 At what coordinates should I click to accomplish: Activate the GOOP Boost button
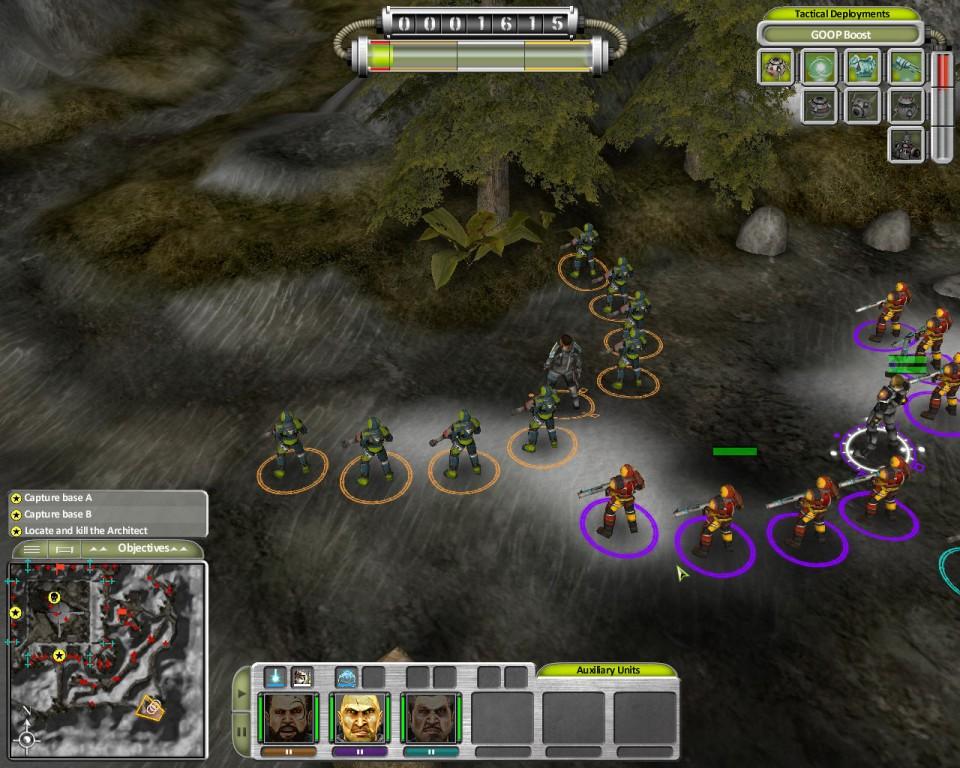[x=841, y=35]
